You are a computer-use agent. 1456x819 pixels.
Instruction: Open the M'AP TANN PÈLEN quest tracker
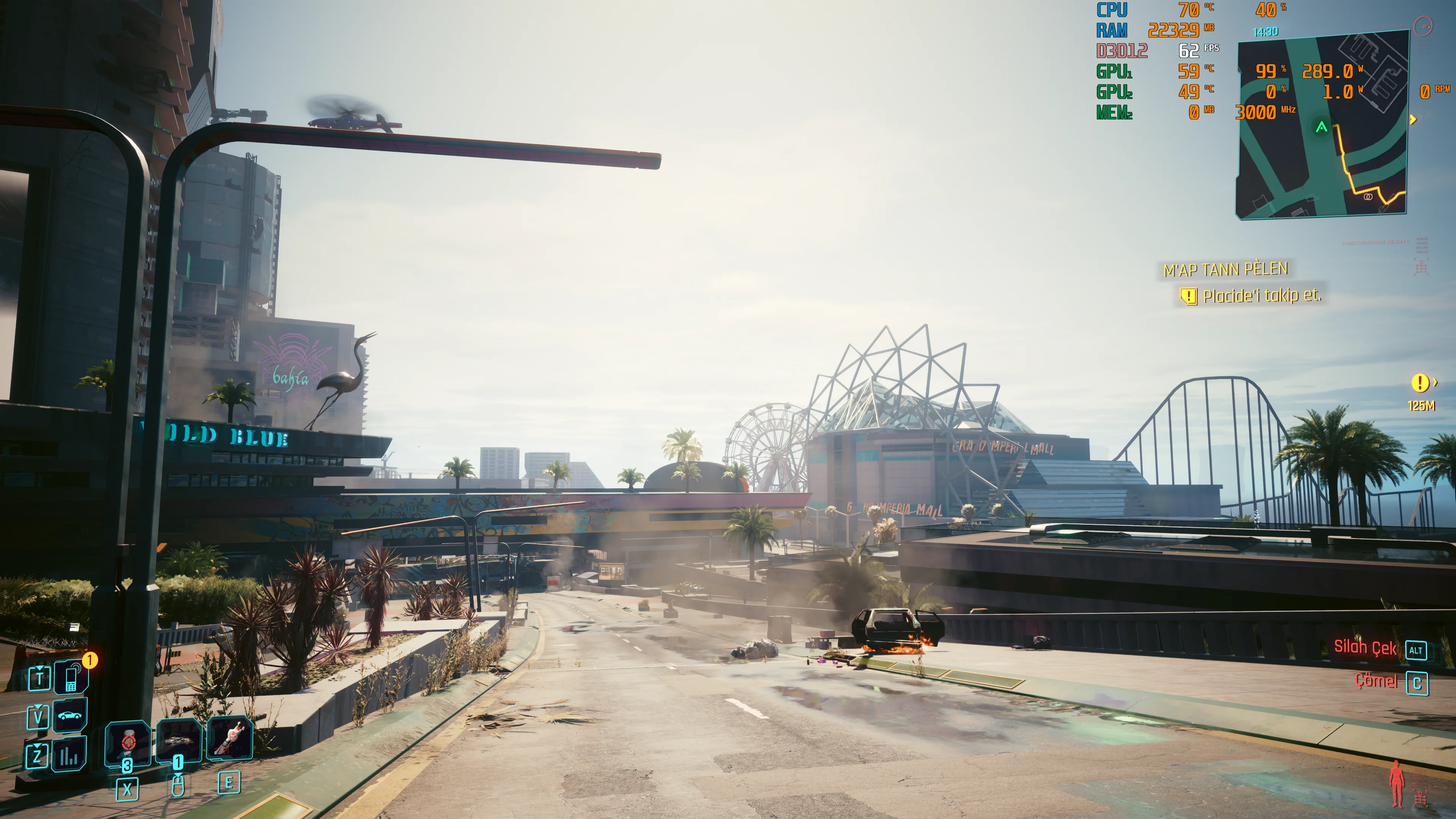click(1225, 270)
